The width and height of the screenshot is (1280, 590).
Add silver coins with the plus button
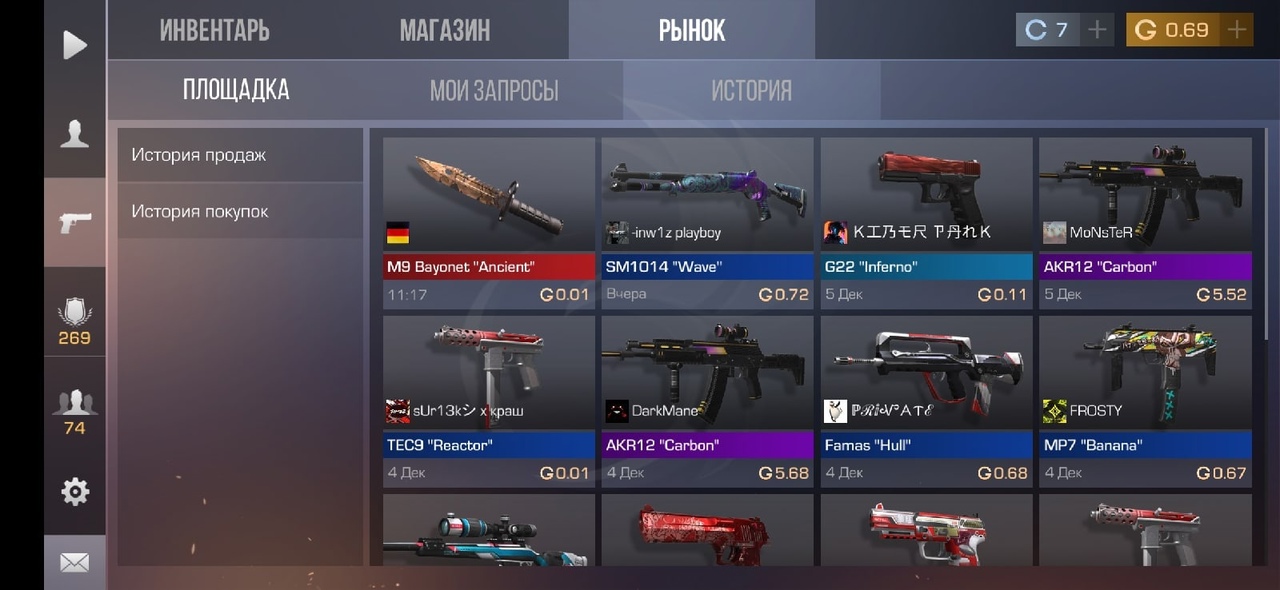point(1097,30)
